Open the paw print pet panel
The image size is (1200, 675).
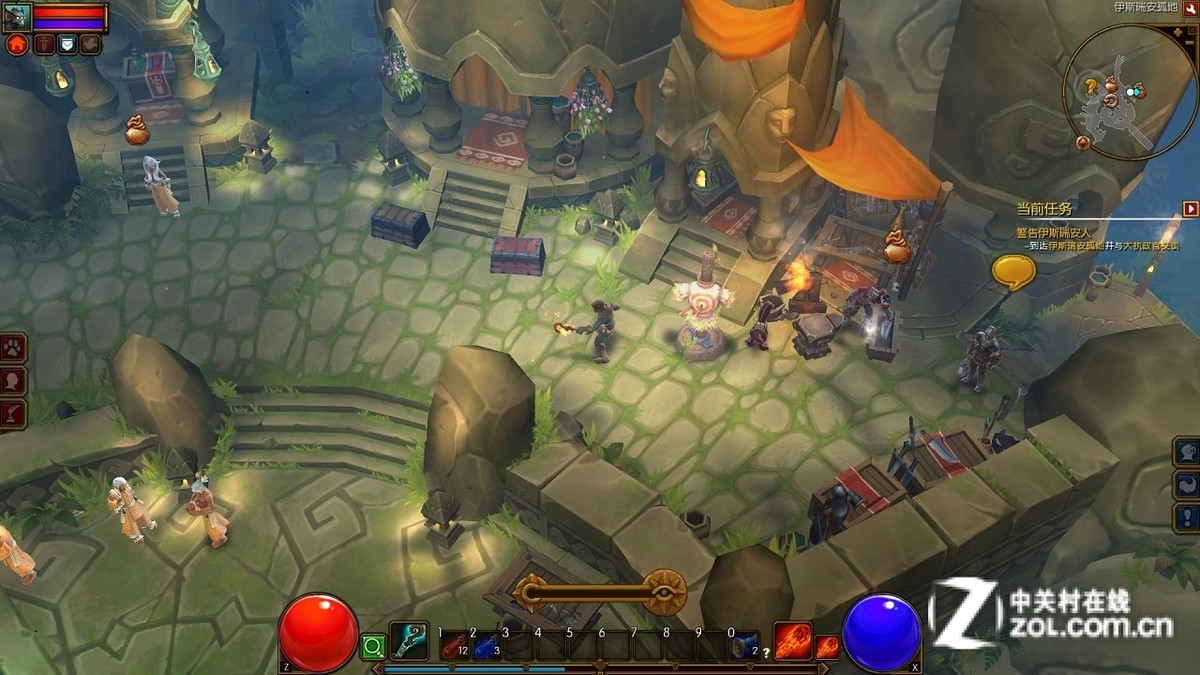(14, 348)
